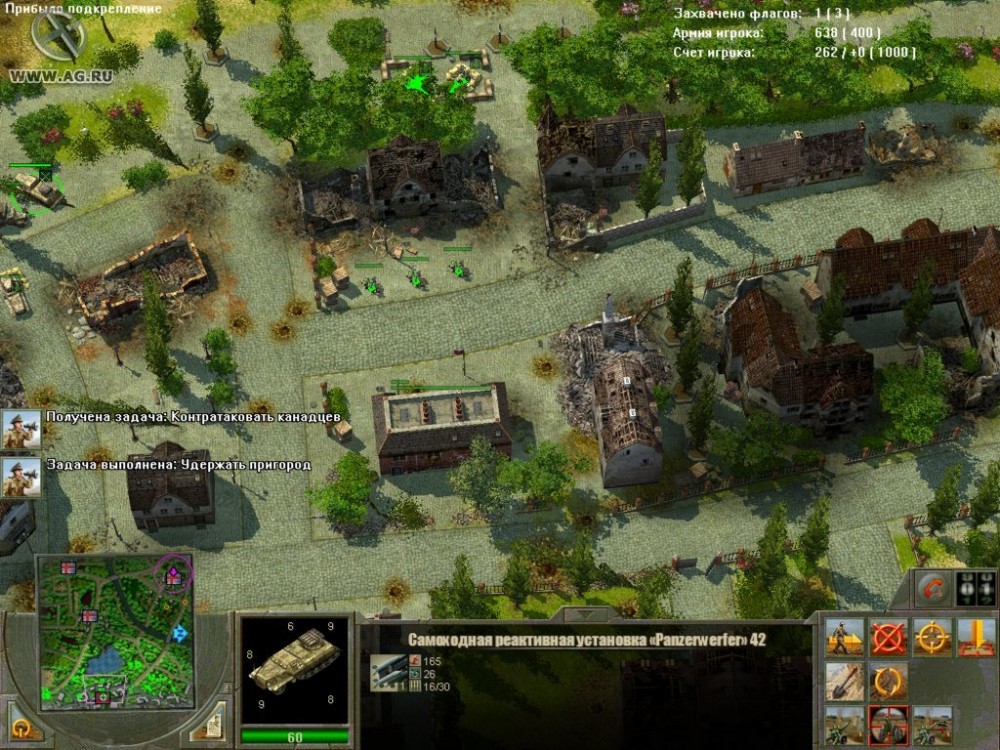Open the objectives document button beside minimap
The height and width of the screenshot is (750, 1000).
pyautogui.click(x=210, y=724)
